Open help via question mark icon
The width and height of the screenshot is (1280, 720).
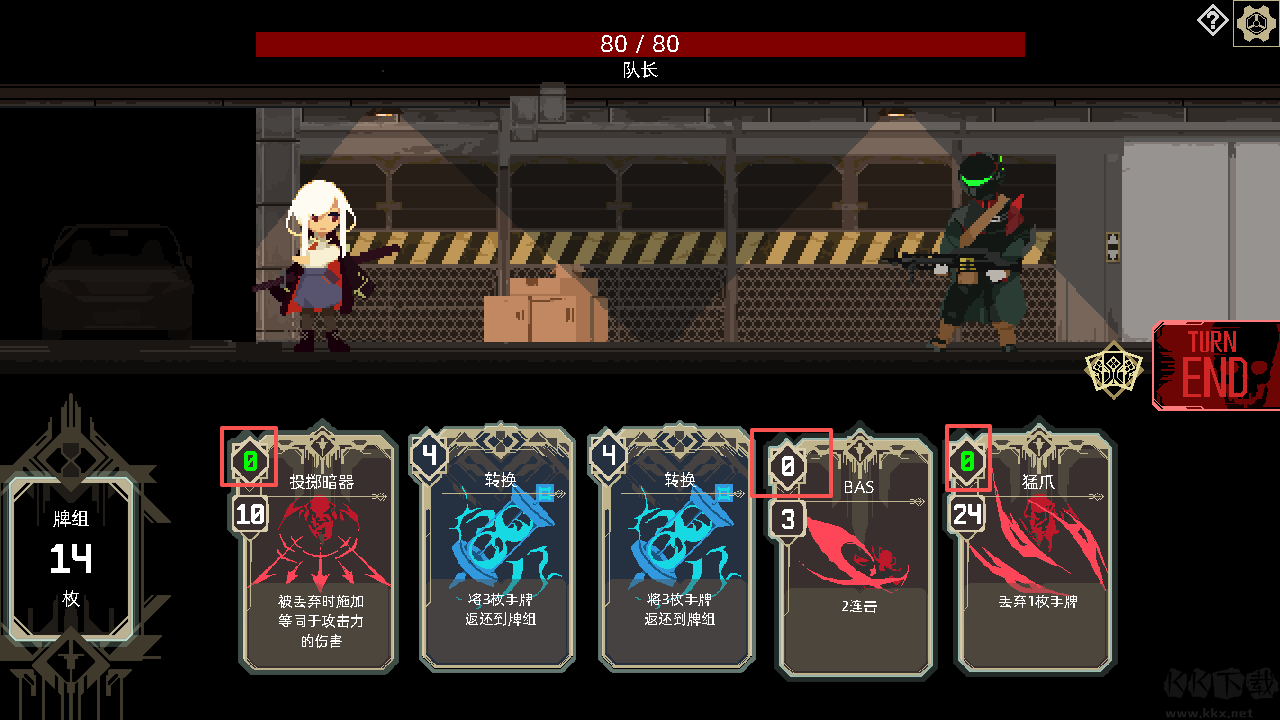click(x=1212, y=21)
